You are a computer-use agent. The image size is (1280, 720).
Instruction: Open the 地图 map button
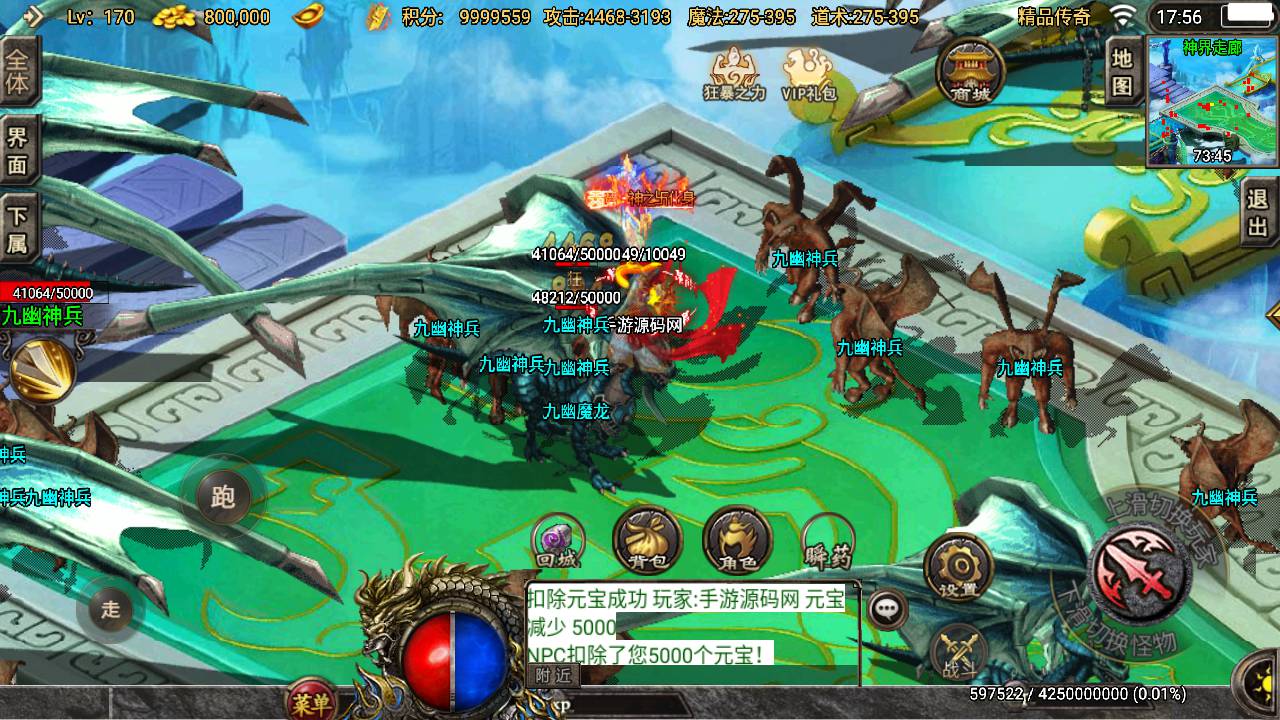pos(1123,72)
